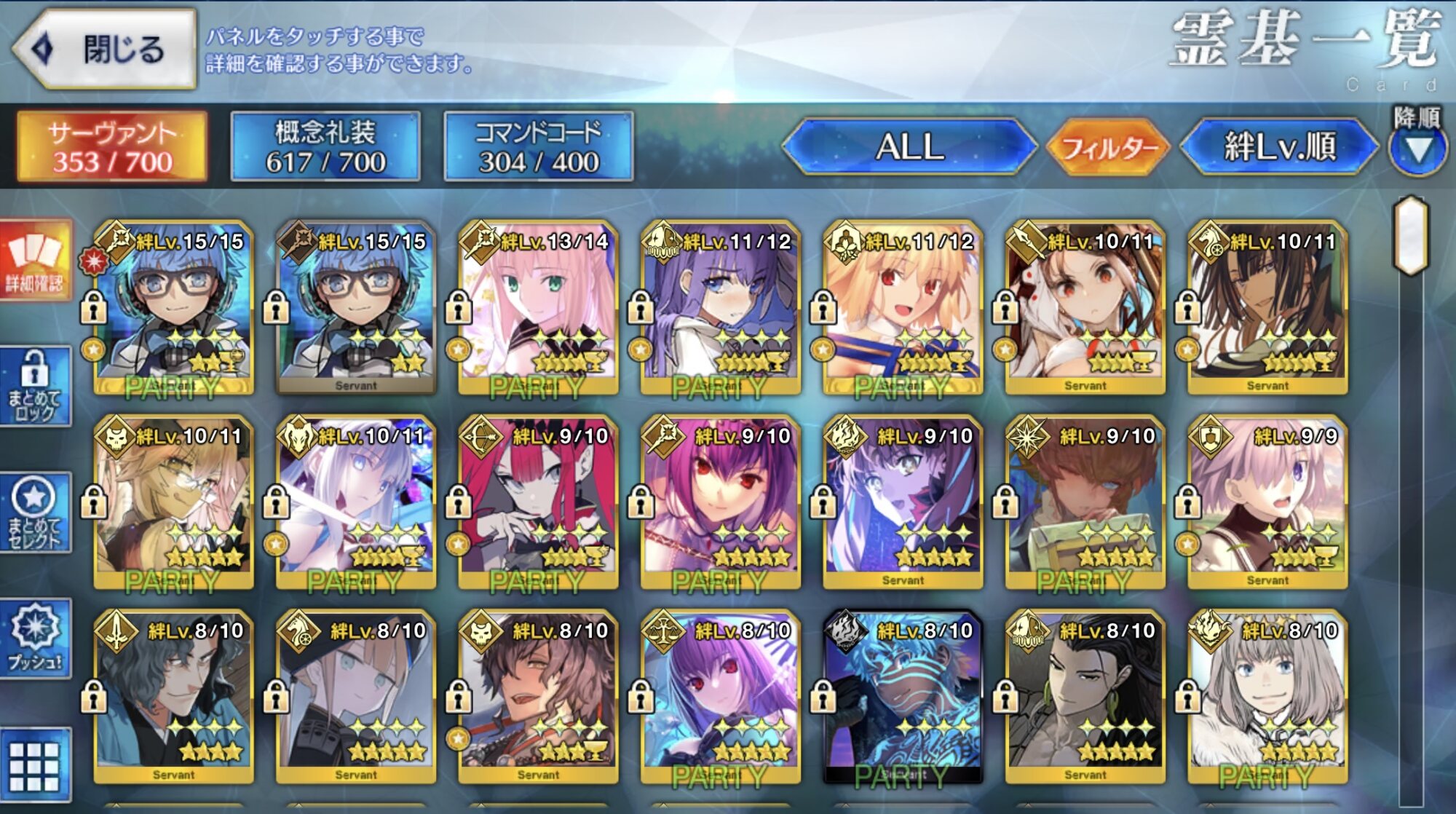Select the red-haired archer card with bond 9/10
The width and height of the screenshot is (1456, 814).
coord(538,502)
